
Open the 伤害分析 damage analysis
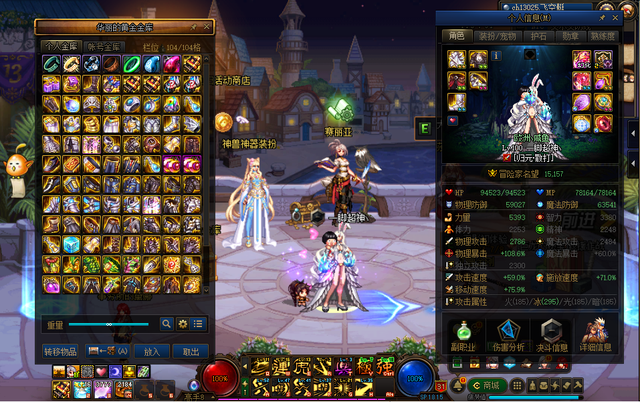pos(509,336)
